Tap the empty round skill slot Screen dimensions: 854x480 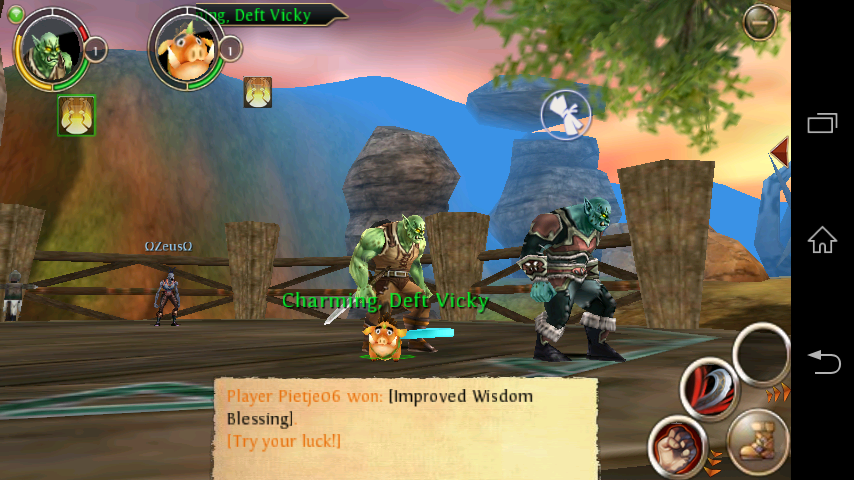pos(762,354)
